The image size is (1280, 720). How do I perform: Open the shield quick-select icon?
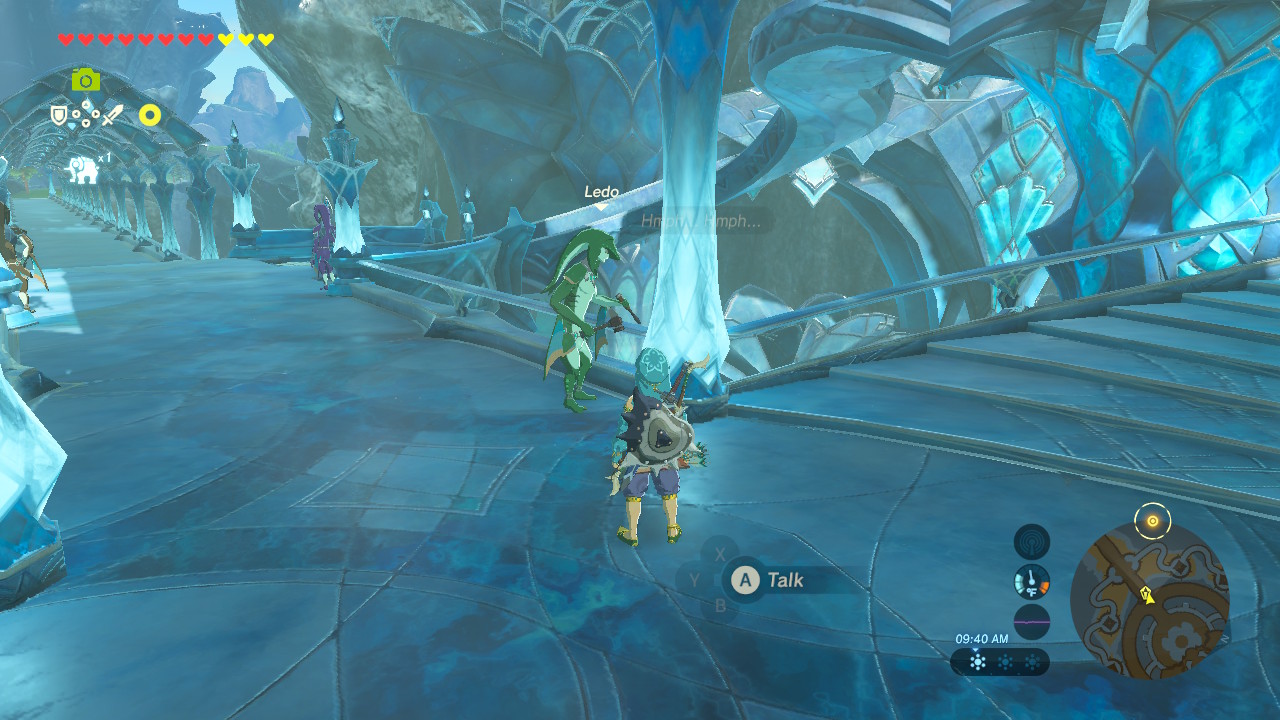click(x=59, y=117)
